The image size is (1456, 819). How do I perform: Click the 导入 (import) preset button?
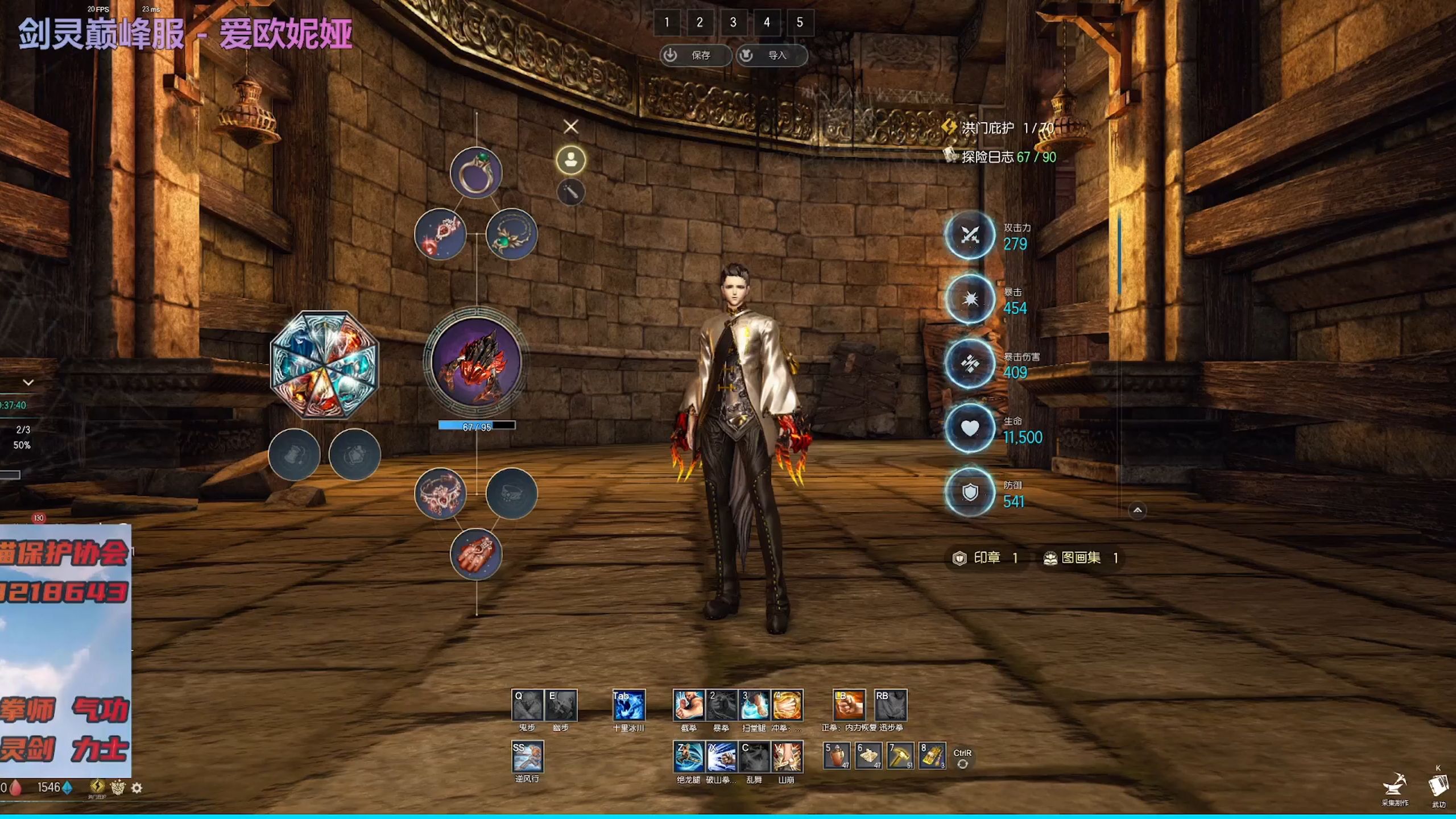(771, 55)
